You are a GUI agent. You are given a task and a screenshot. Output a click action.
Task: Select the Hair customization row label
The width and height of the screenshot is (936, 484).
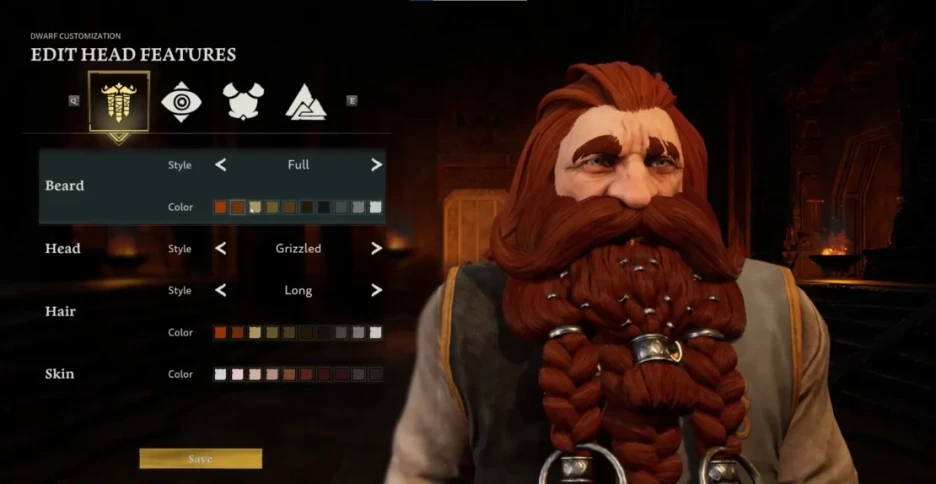point(60,311)
